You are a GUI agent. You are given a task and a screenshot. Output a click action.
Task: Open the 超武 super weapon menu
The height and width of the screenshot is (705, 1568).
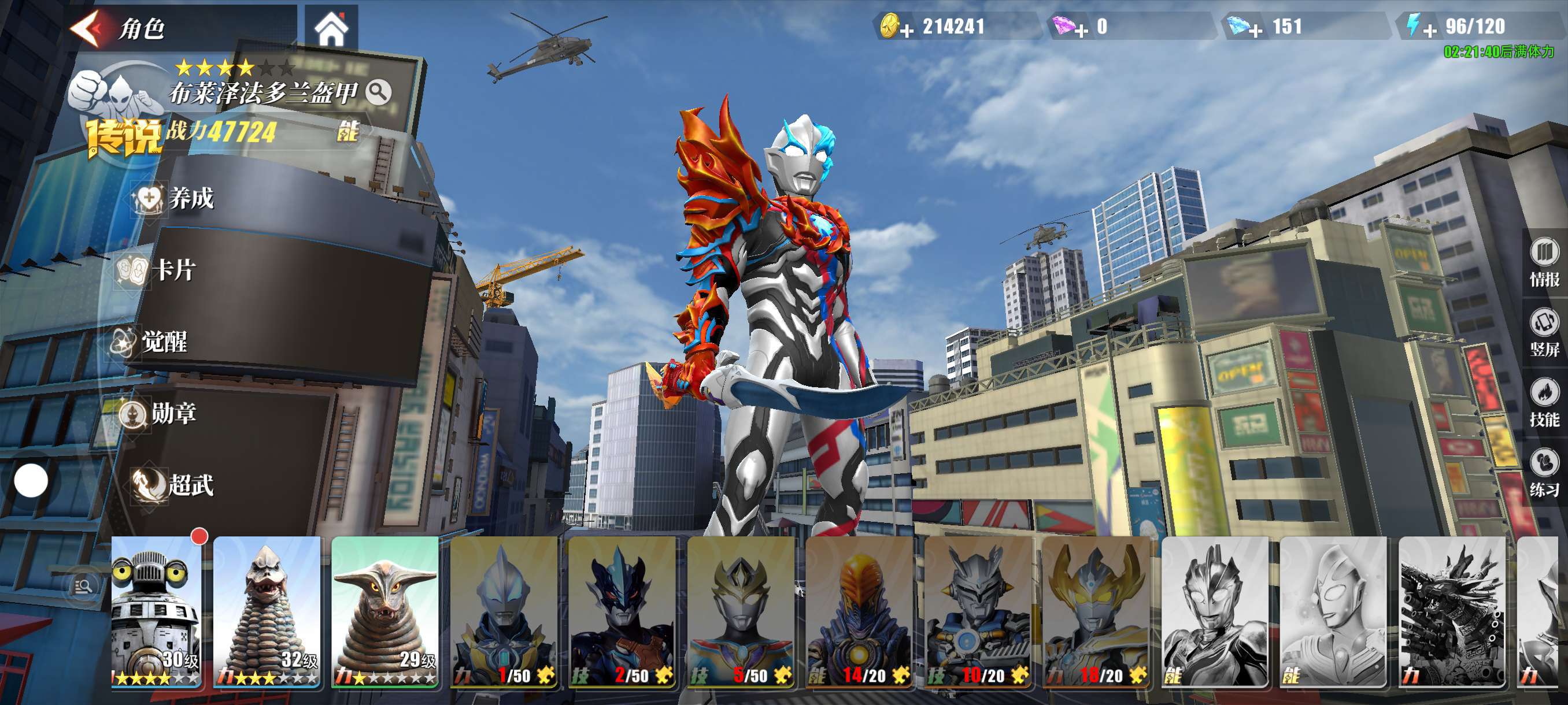[175, 485]
